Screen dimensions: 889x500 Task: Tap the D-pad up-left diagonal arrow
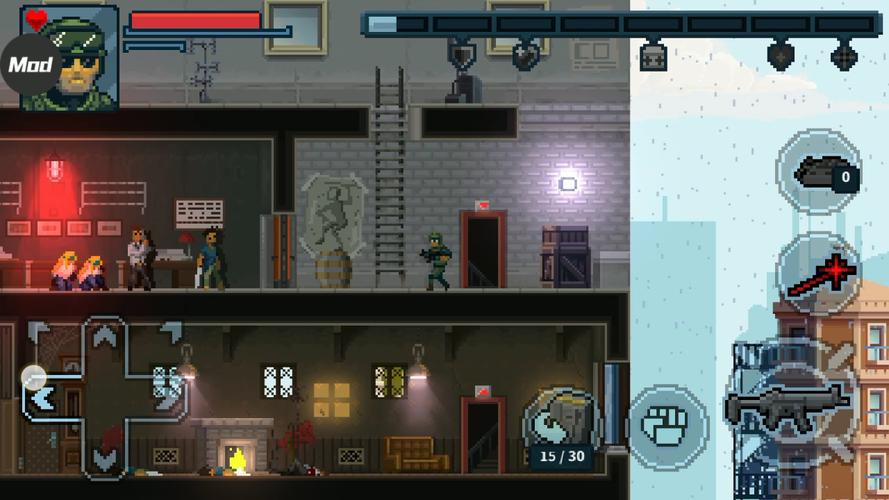39,331
